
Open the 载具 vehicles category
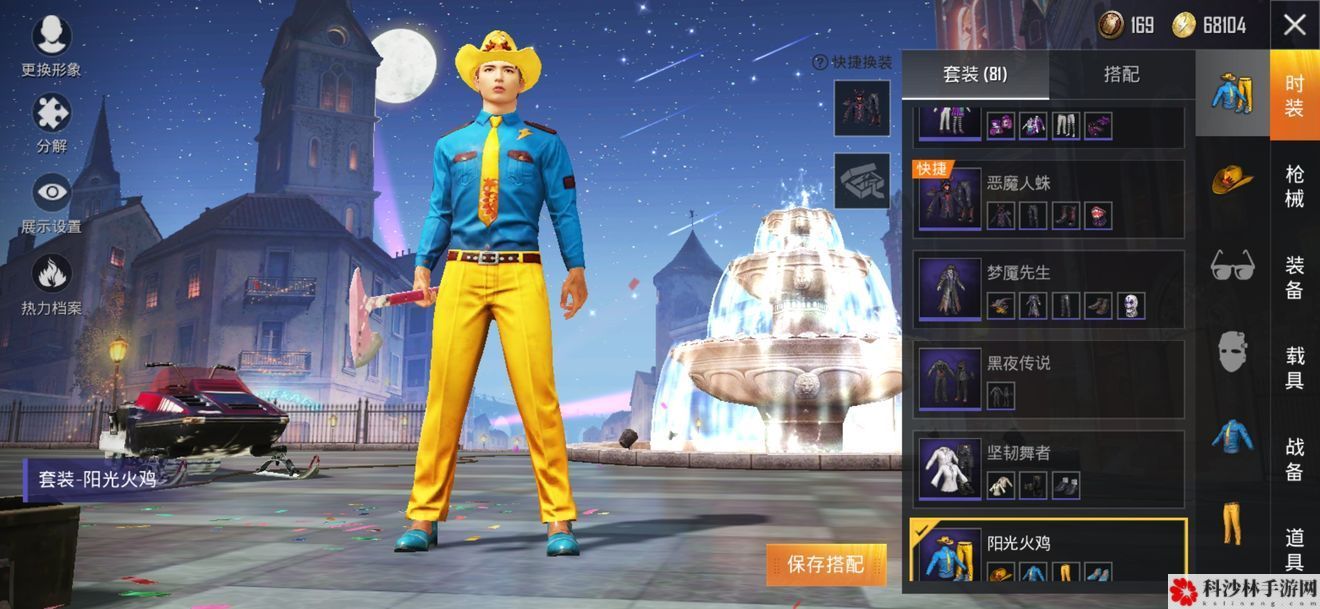coord(1295,367)
